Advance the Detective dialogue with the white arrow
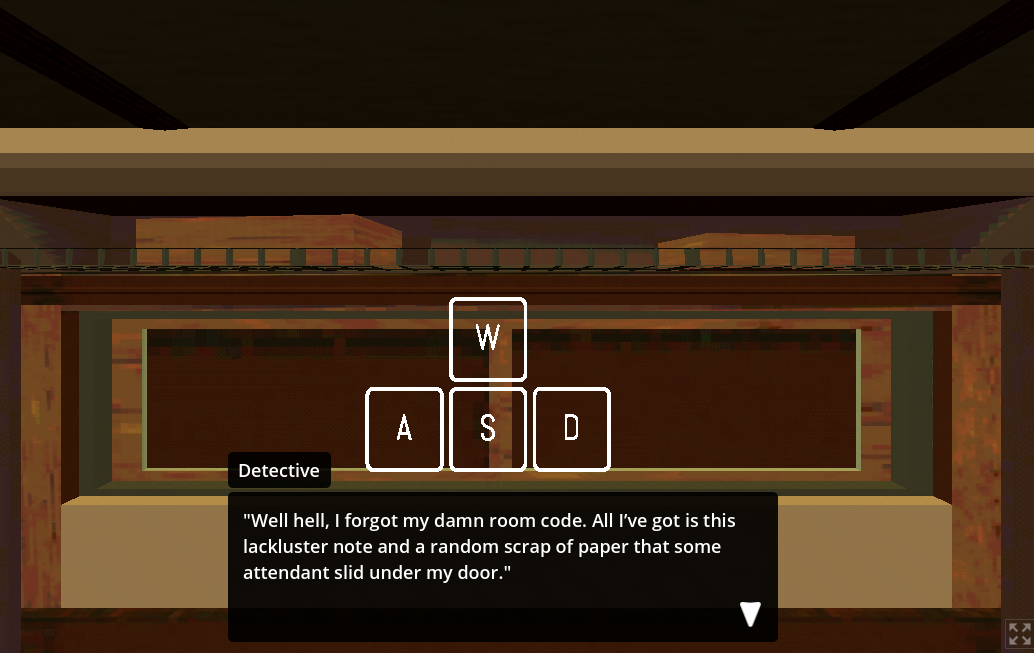1034x653 pixels. pos(750,614)
